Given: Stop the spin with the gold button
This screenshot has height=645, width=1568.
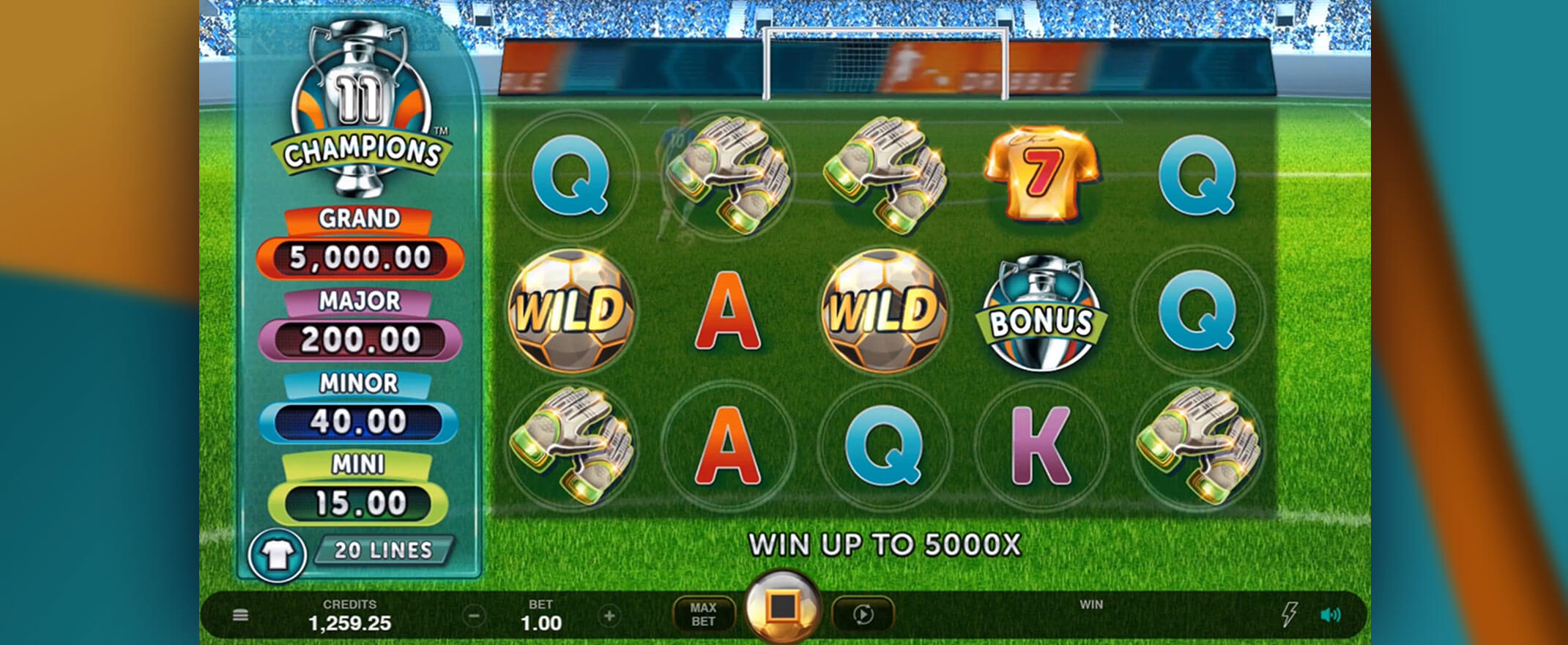Looking at the screenshot, I should (x=782, y=607).
